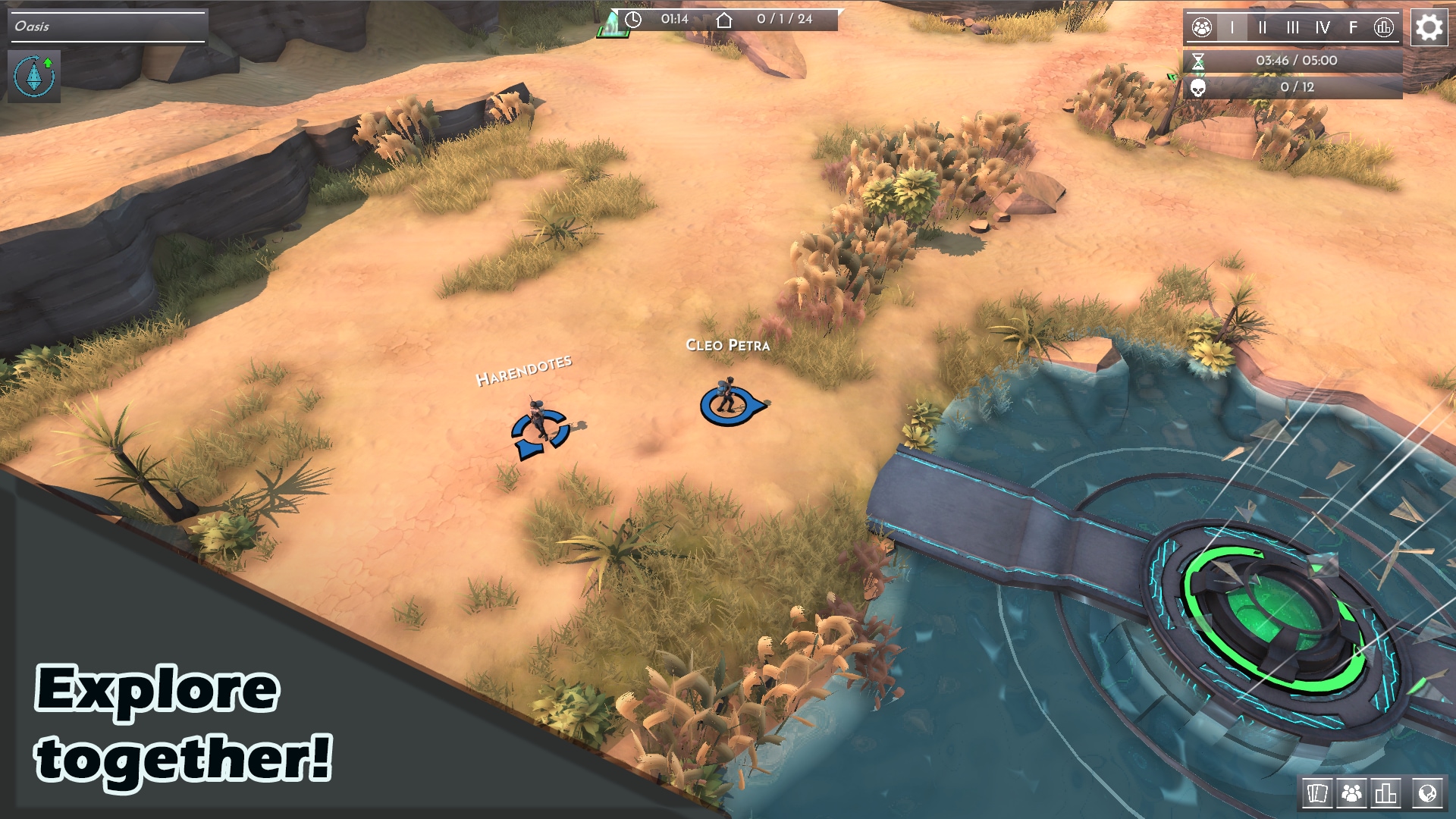Choose round tab IV

(x=1323, y=28)
